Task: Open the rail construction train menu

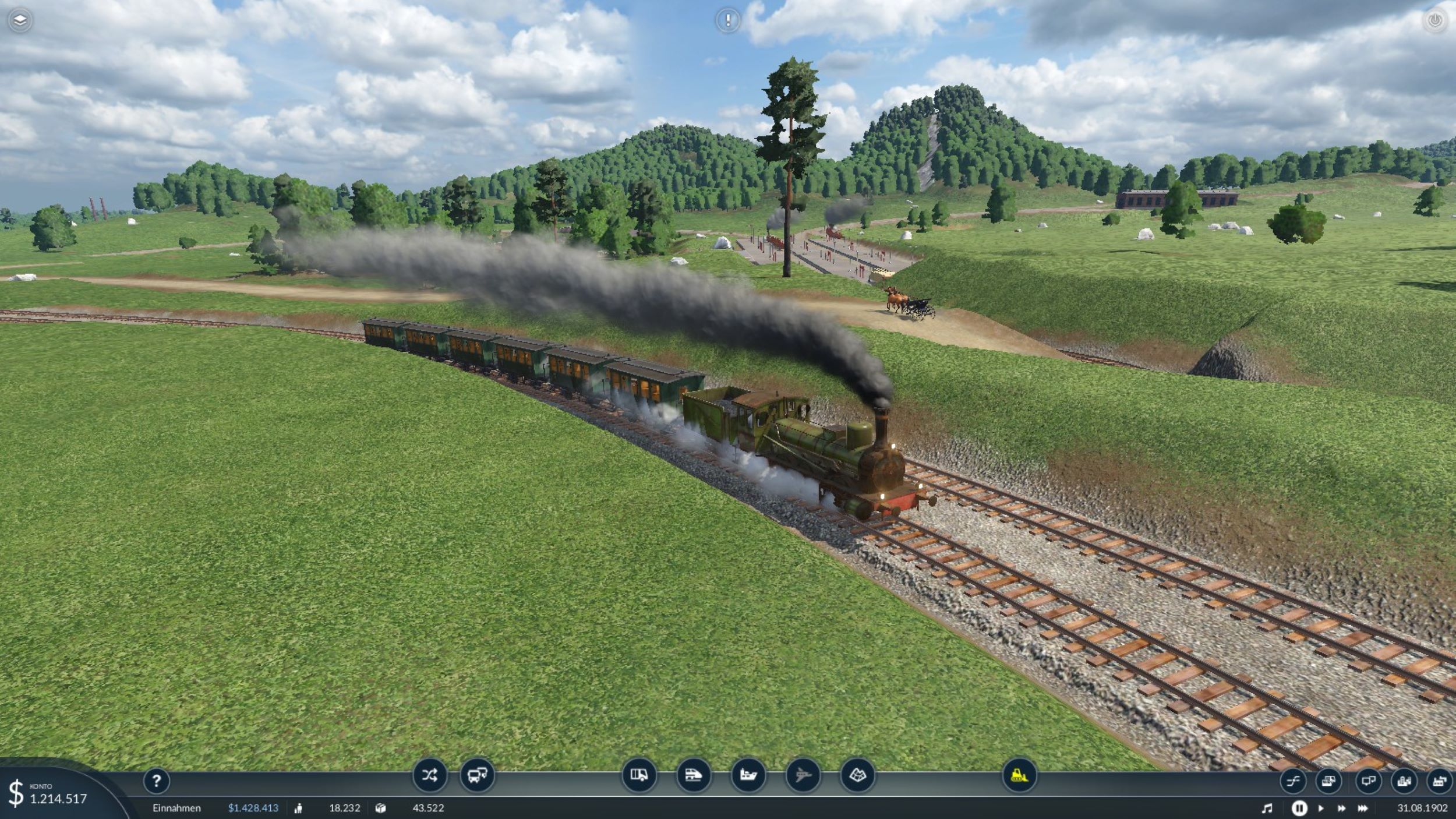Action: [x=693, y=775]
